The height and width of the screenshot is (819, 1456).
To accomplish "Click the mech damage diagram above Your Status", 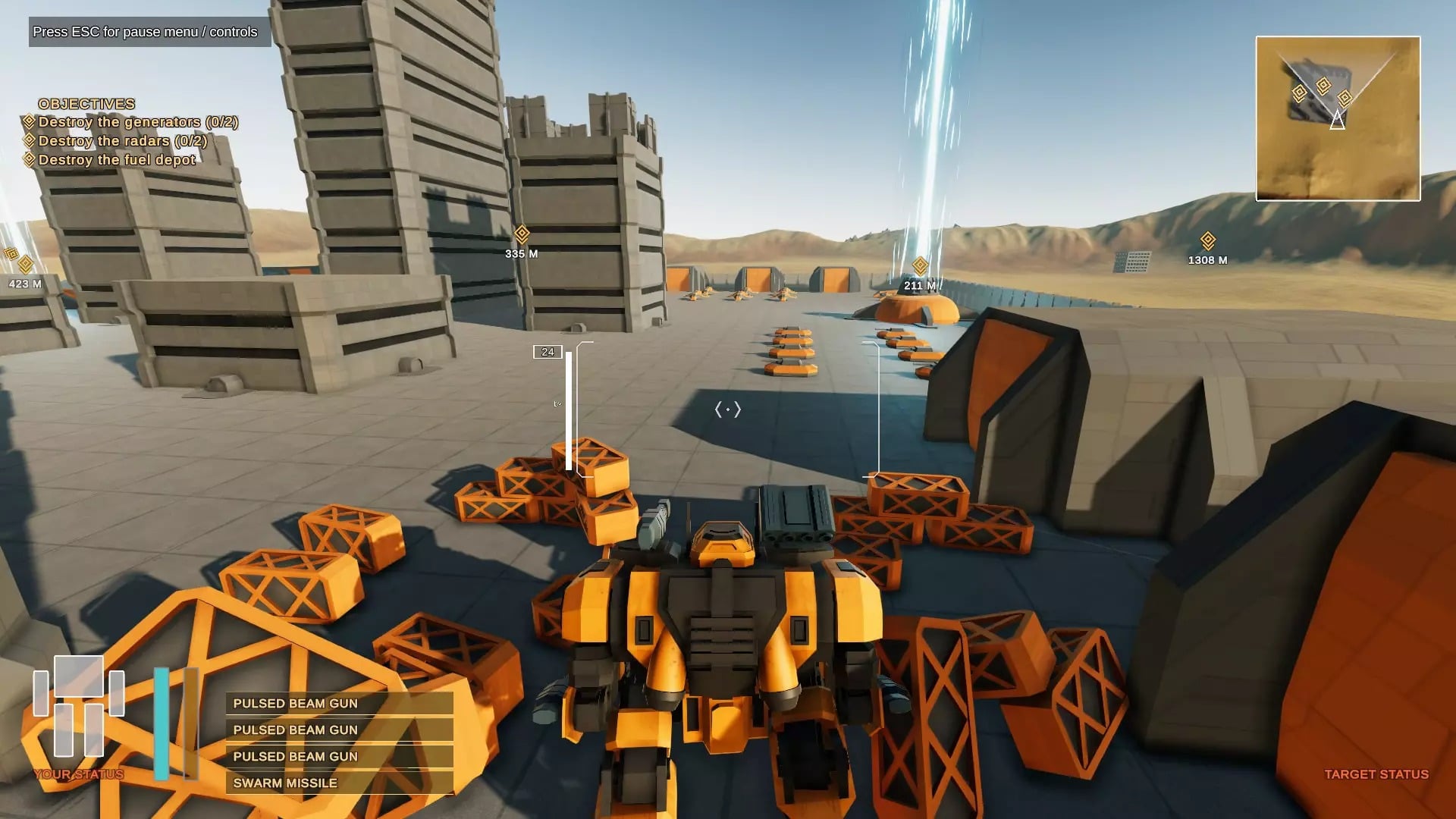I will pos(79,707).
